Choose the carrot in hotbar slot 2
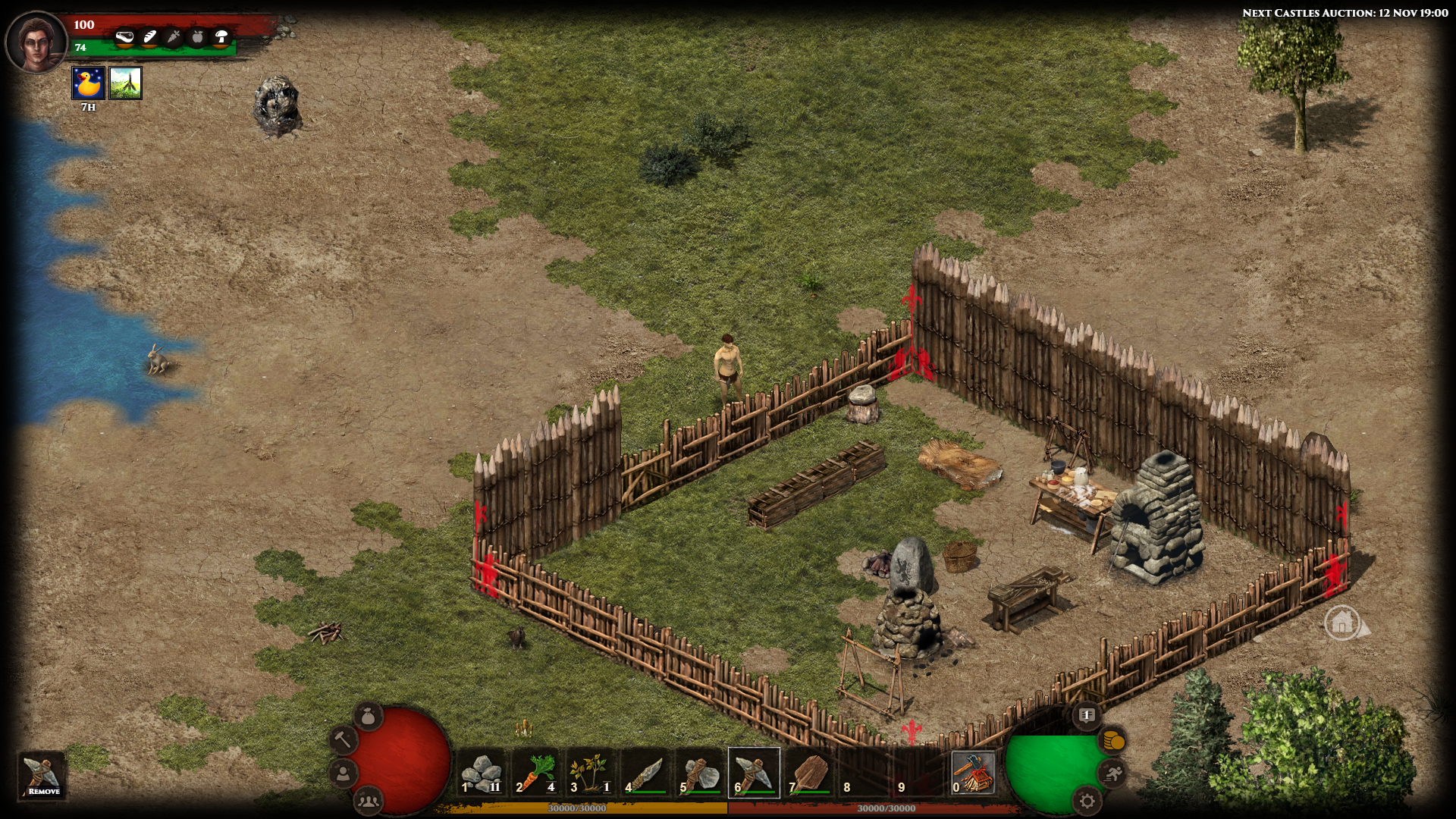Viewport: 1456px width, 819px height. coord(537,773)
